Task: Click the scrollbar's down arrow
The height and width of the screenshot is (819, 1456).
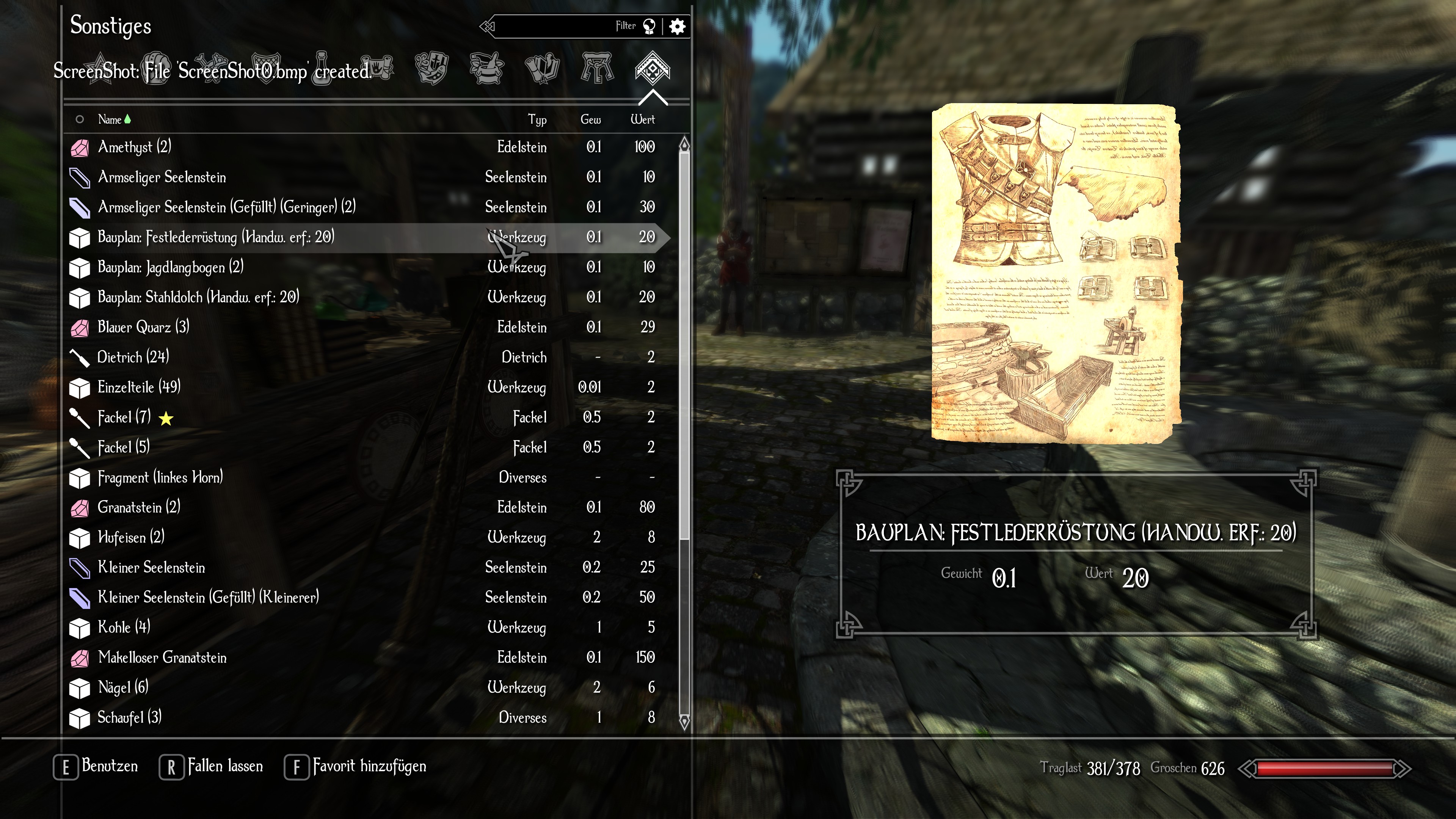Action: click(684, 722)
